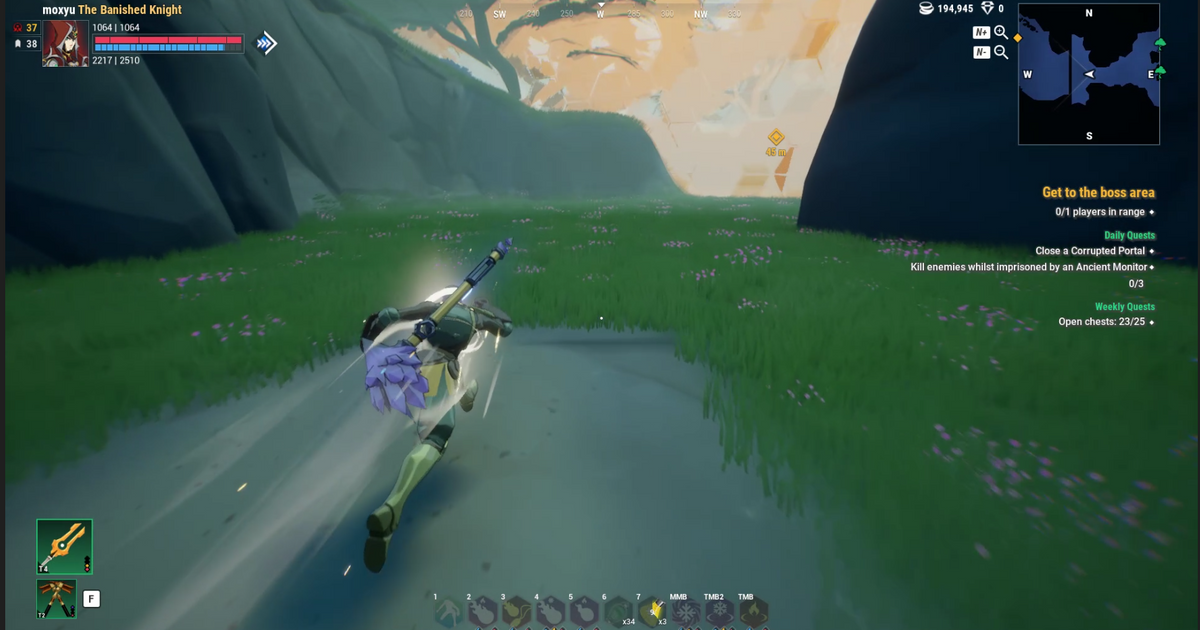Image resolution: width=1200 pixels, height=630 pixels.
Task: Select the primary sword weapon slot
Action: pos(65,546)
